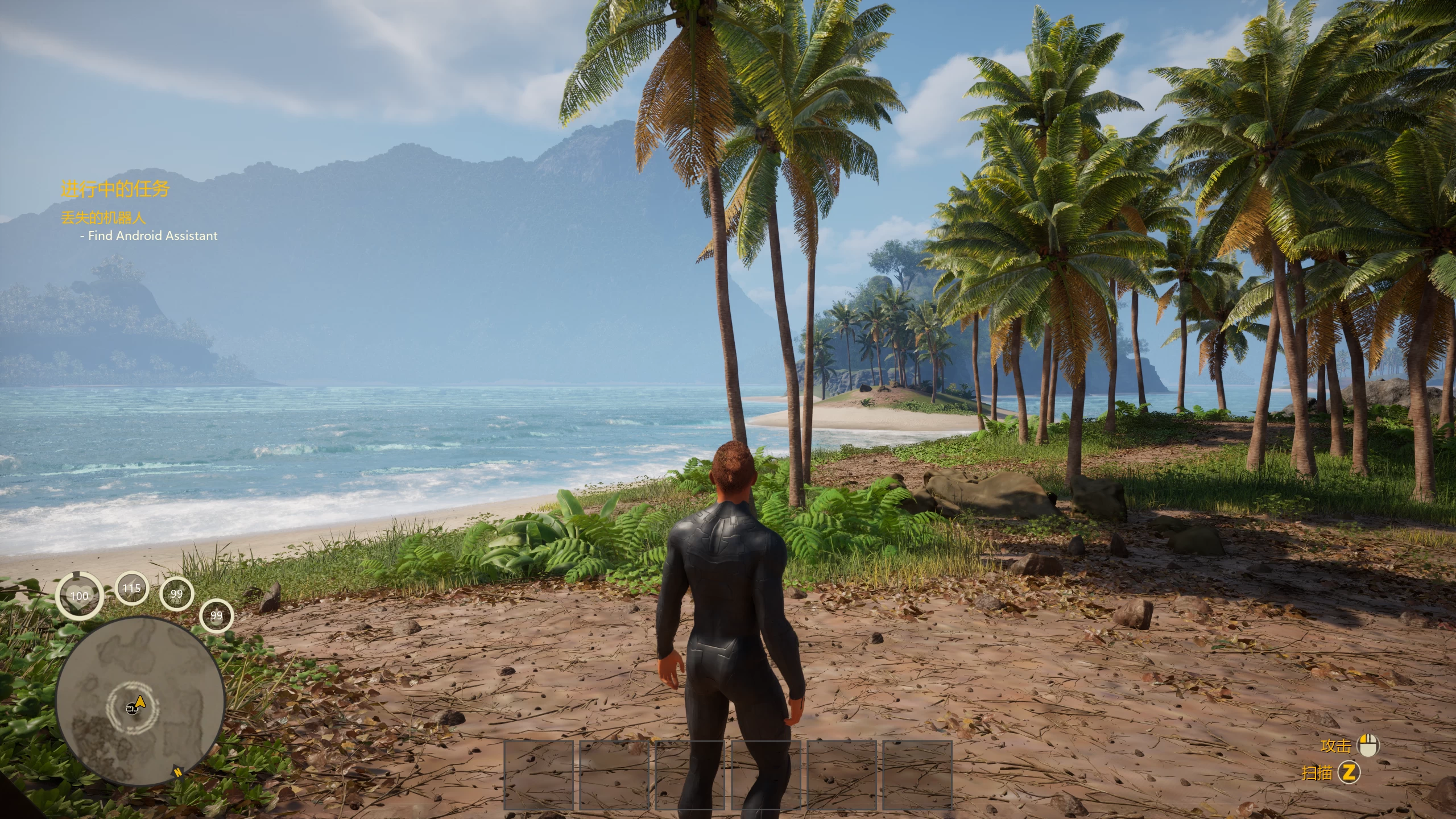Select the food hunger indicator showing 99
The image size is (1456, 819).
(x=177, y=594)
